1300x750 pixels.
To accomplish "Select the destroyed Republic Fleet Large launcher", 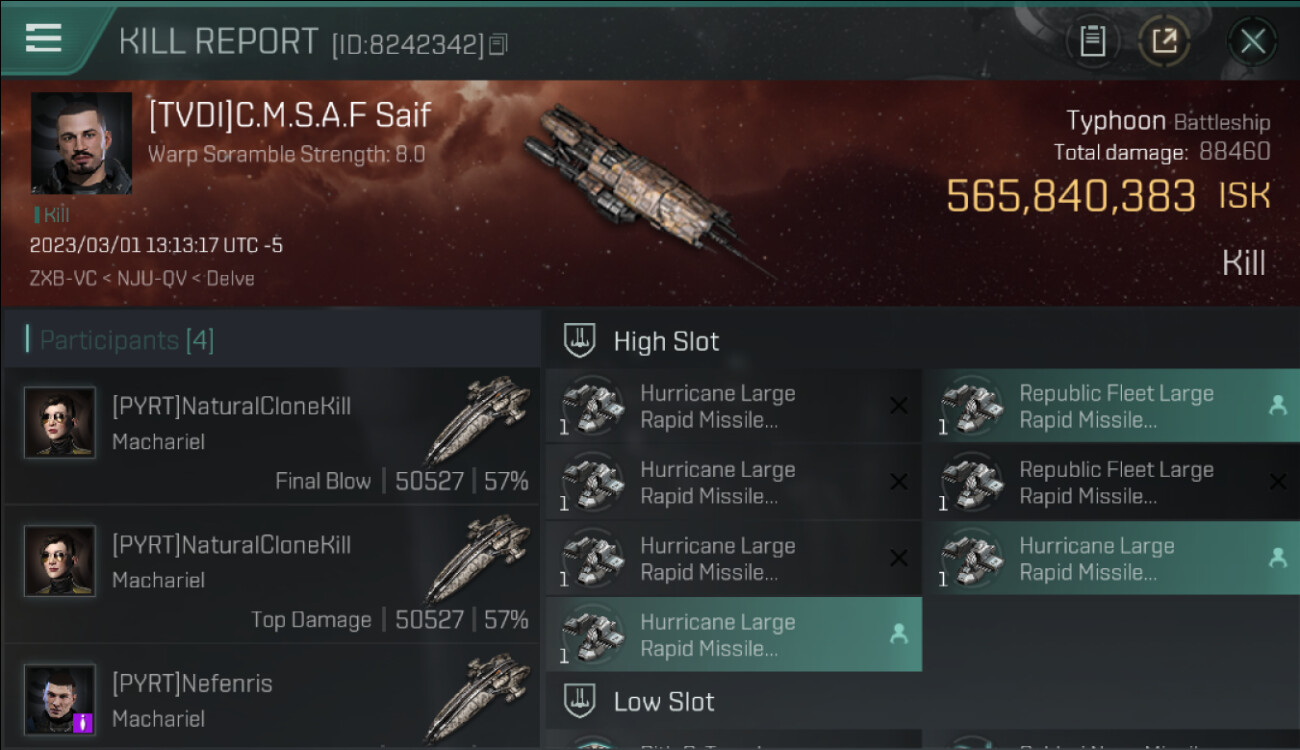I will [1118, 482].
